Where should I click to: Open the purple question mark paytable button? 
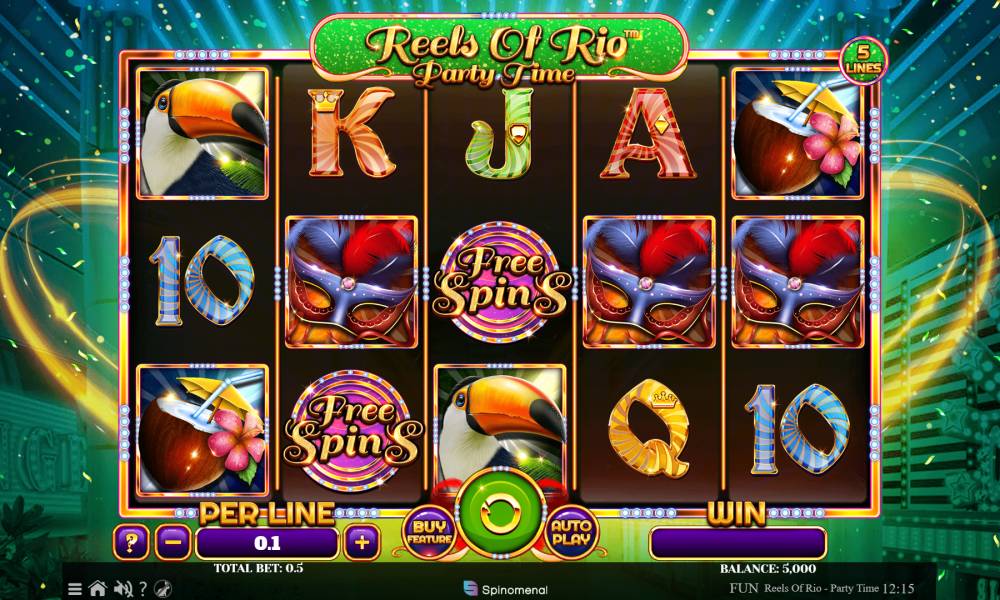[130, 543]
